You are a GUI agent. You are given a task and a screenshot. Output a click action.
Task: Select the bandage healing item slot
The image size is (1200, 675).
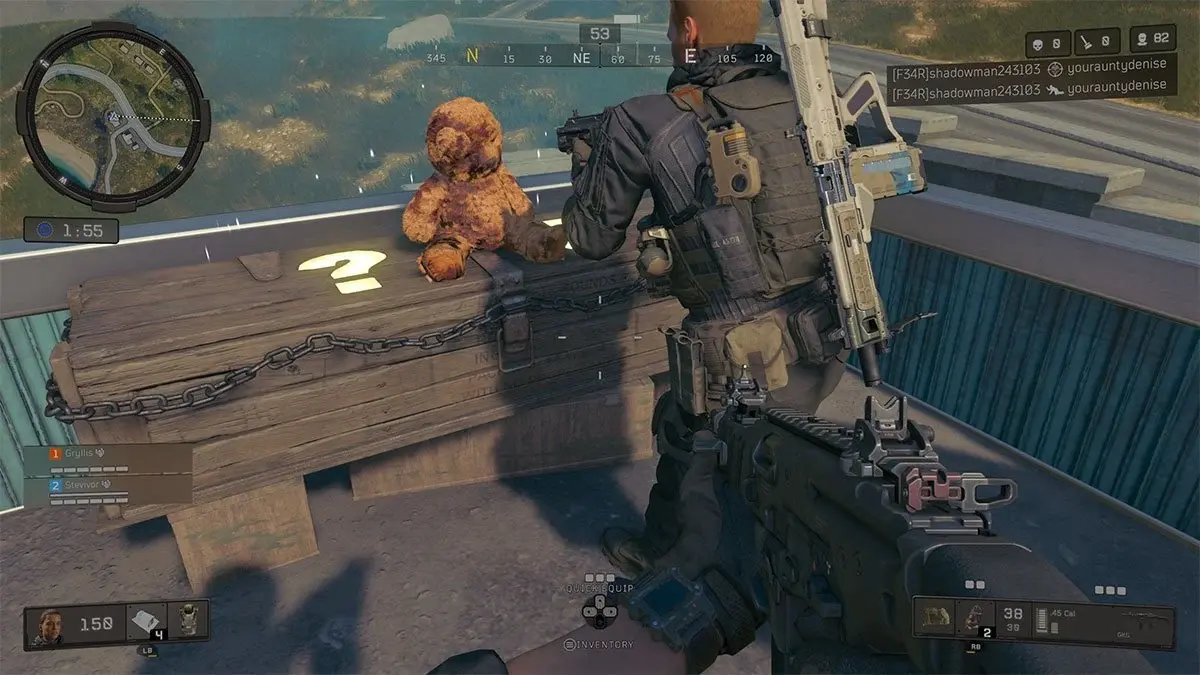coord(145,624)
